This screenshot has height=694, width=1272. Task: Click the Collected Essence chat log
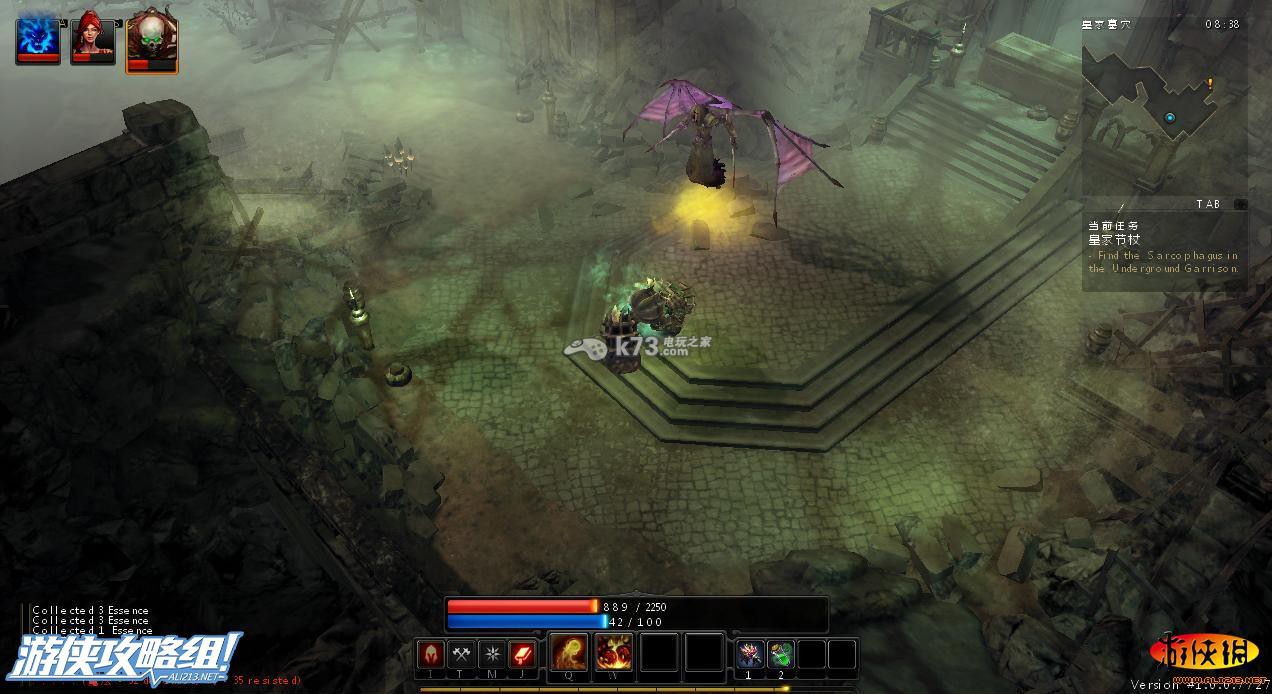click(90, 620)
